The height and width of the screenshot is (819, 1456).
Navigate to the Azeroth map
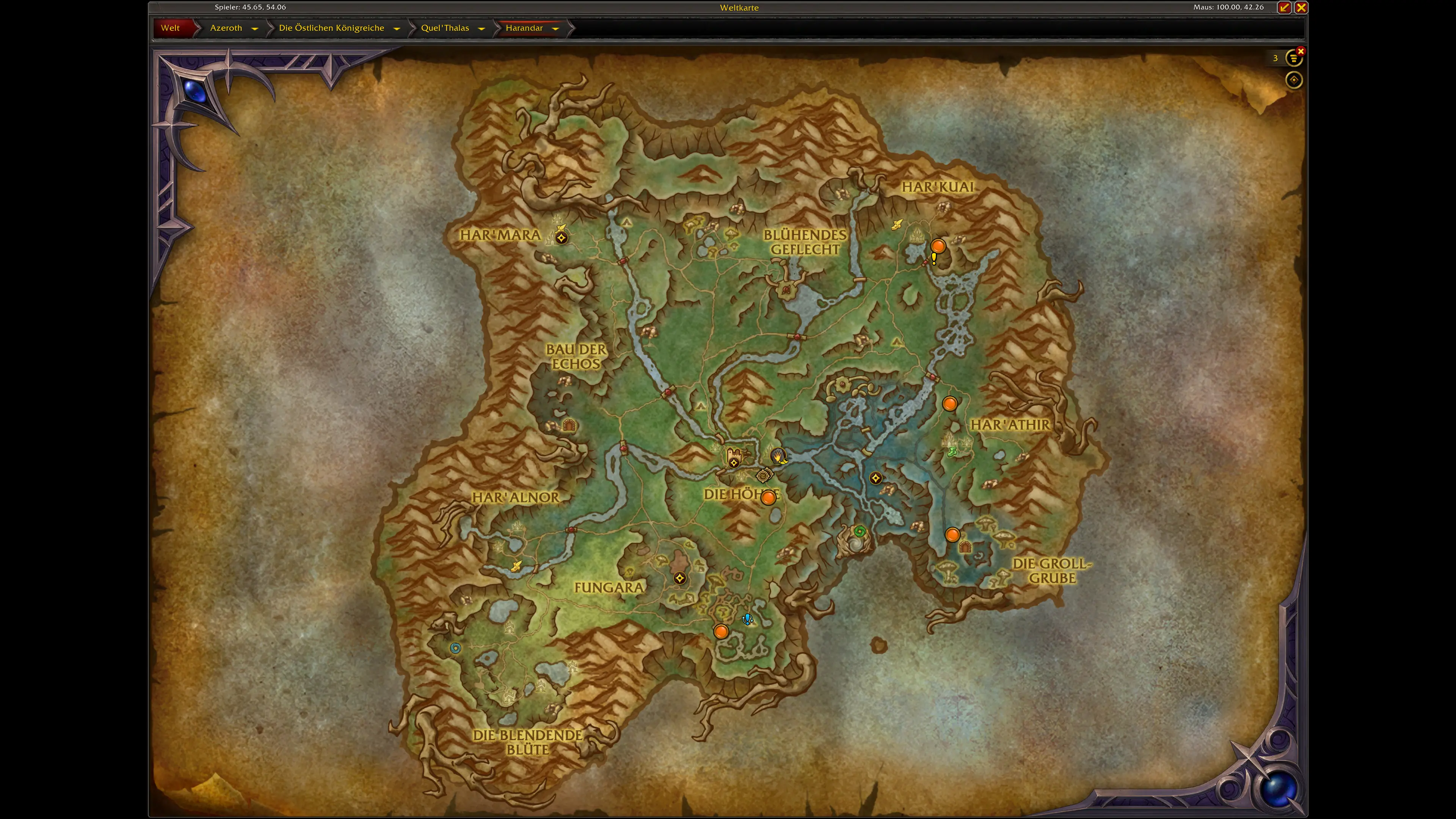(x=226, y=28)
